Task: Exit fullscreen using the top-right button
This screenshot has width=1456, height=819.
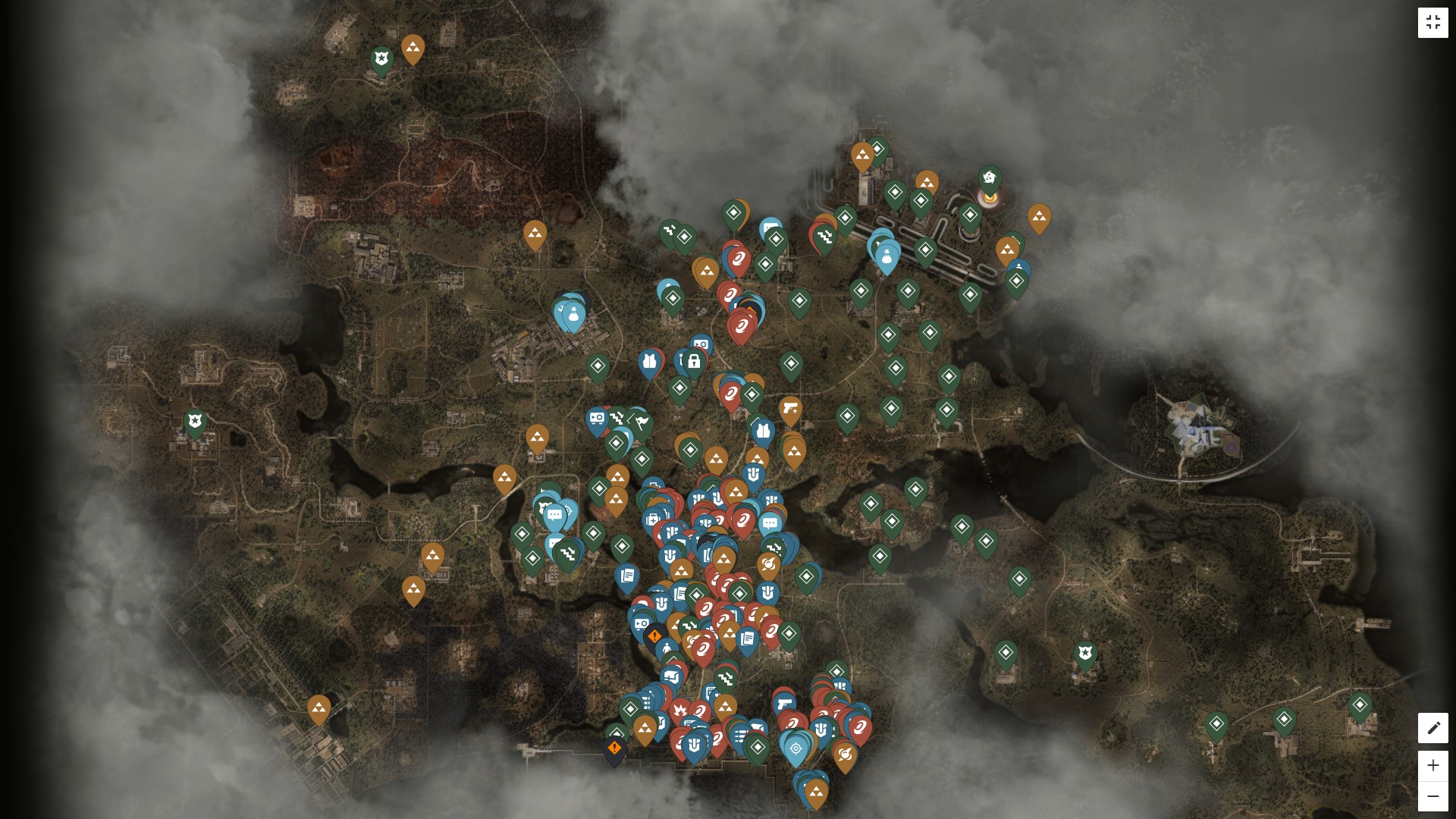Action: [1434, 22]
